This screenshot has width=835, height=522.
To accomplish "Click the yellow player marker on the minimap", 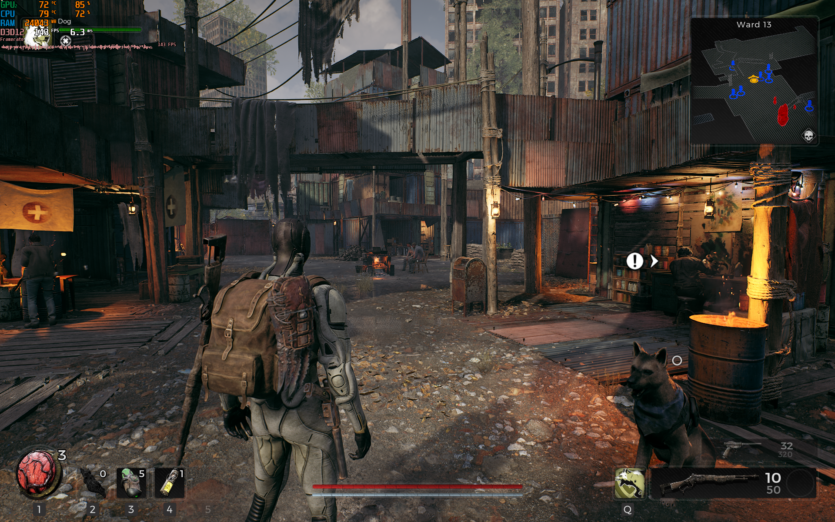I will click(x=753, y=79).
